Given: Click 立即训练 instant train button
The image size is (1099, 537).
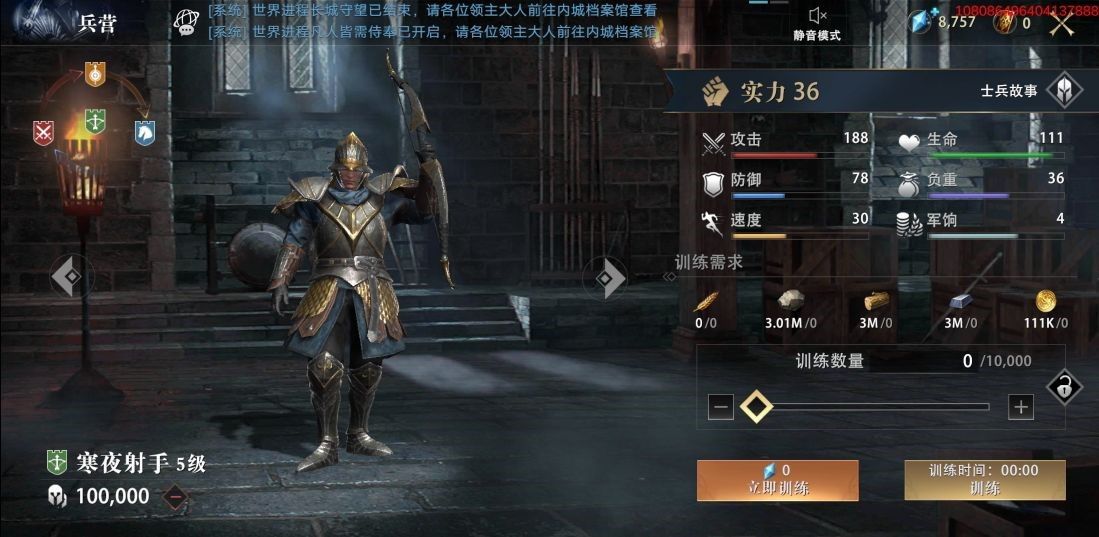Looking at the screenshot, I should coord(777,481).
